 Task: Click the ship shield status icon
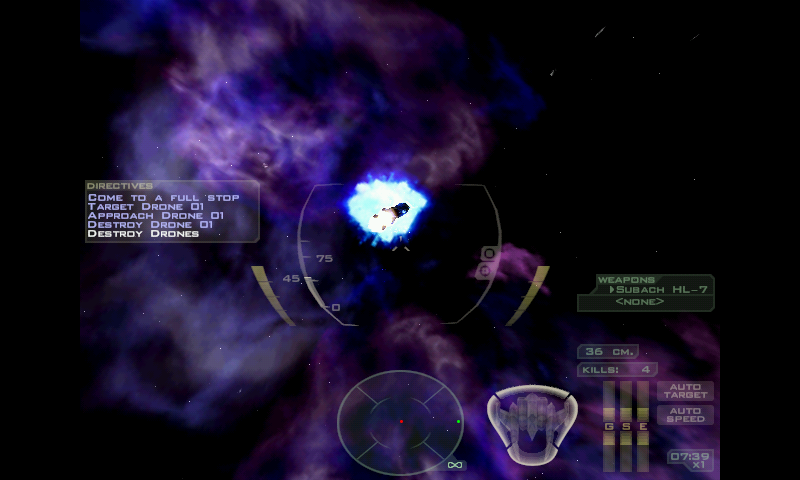[x=531, y=422]
